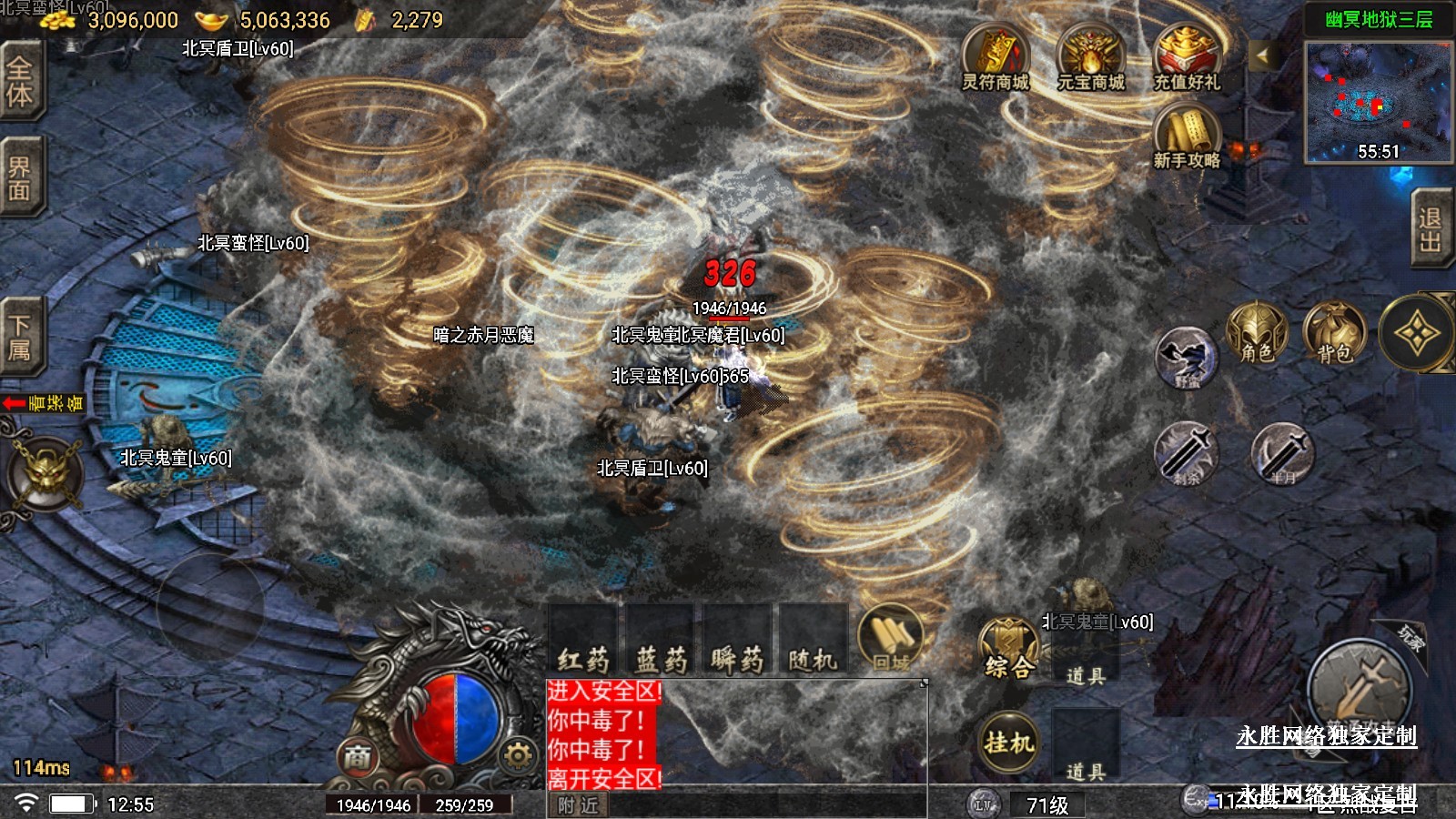Screen dimensions: 1456x819
Task: Use the 回城 return-to-town scroll
Action: [x=891, y=639]
